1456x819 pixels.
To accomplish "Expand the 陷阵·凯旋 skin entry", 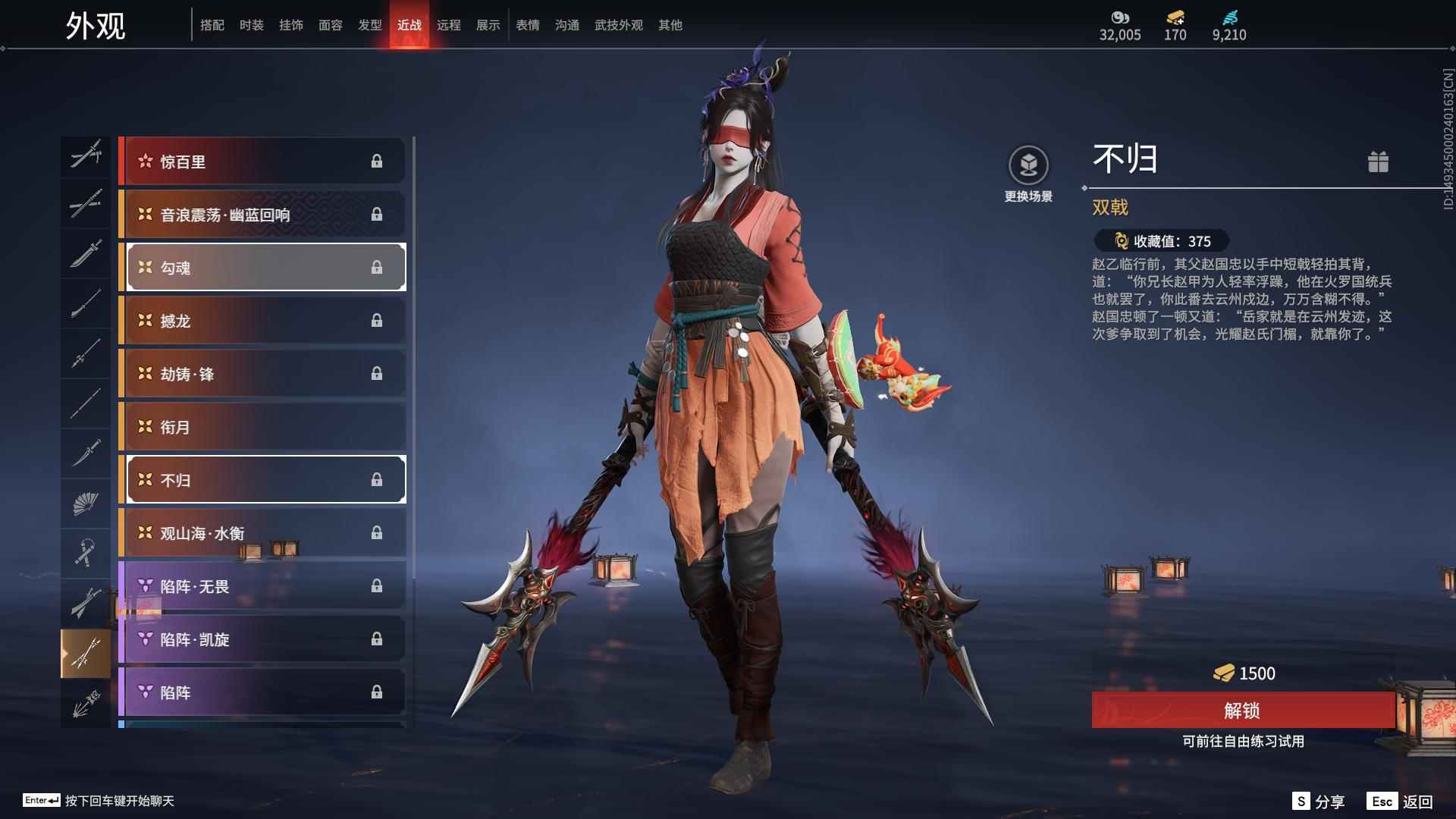I will point(264,639).
